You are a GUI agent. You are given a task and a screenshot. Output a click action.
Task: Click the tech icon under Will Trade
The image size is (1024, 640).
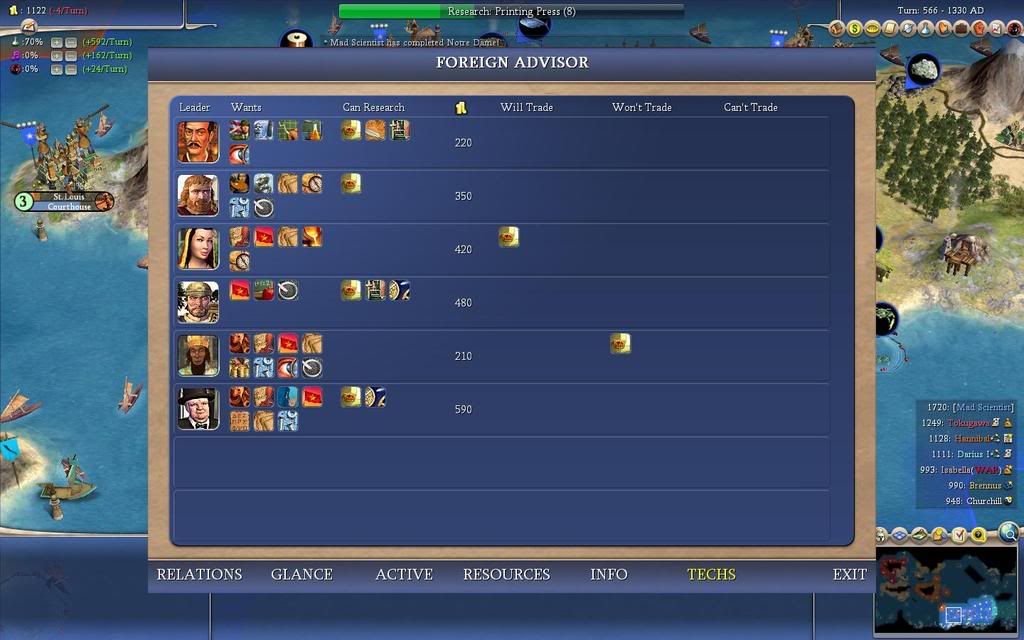point(509,237)
